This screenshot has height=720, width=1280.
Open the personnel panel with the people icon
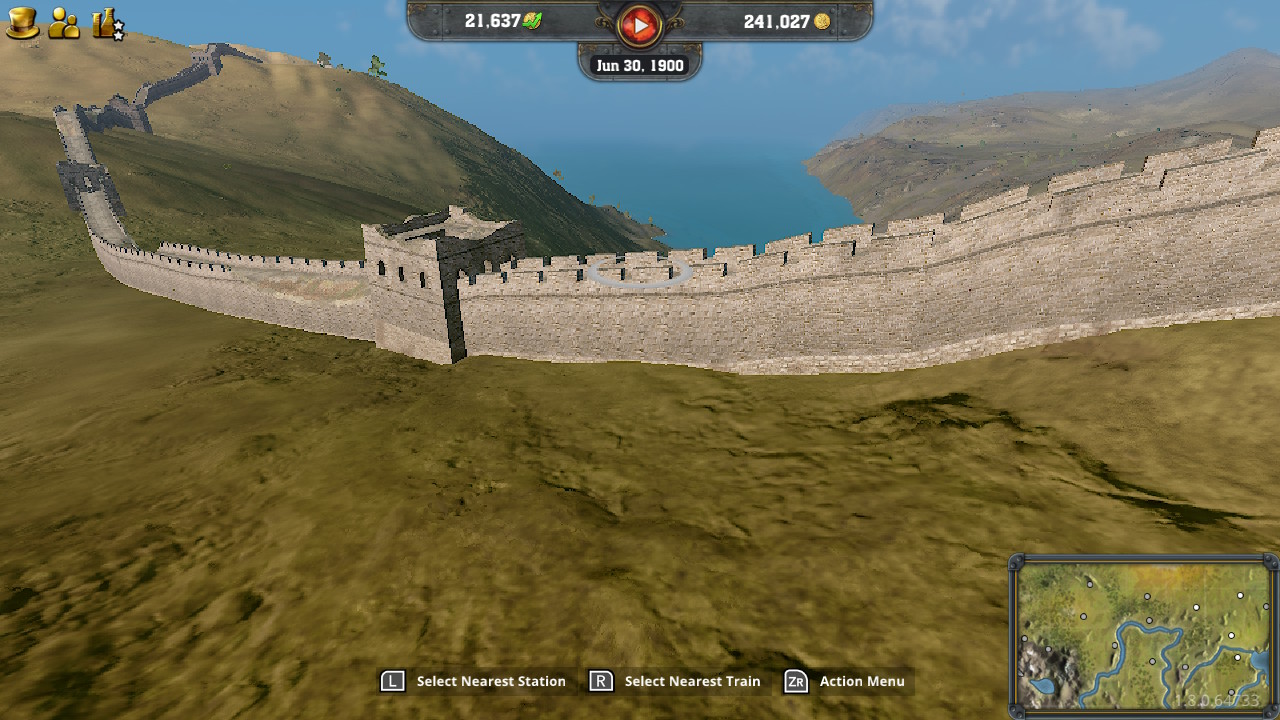point(62,22)
